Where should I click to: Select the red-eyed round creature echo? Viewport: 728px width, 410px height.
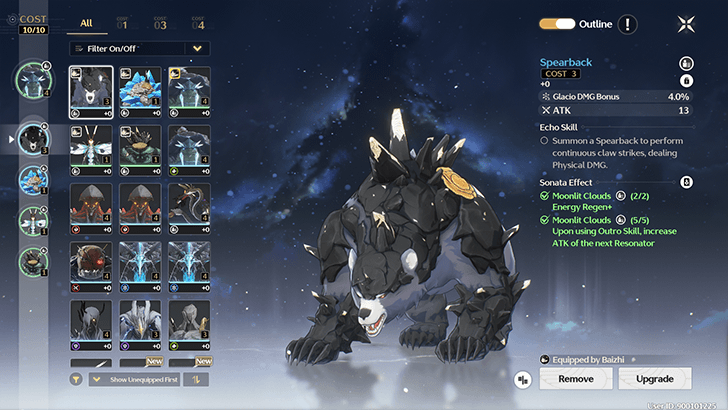coord(90,266)
